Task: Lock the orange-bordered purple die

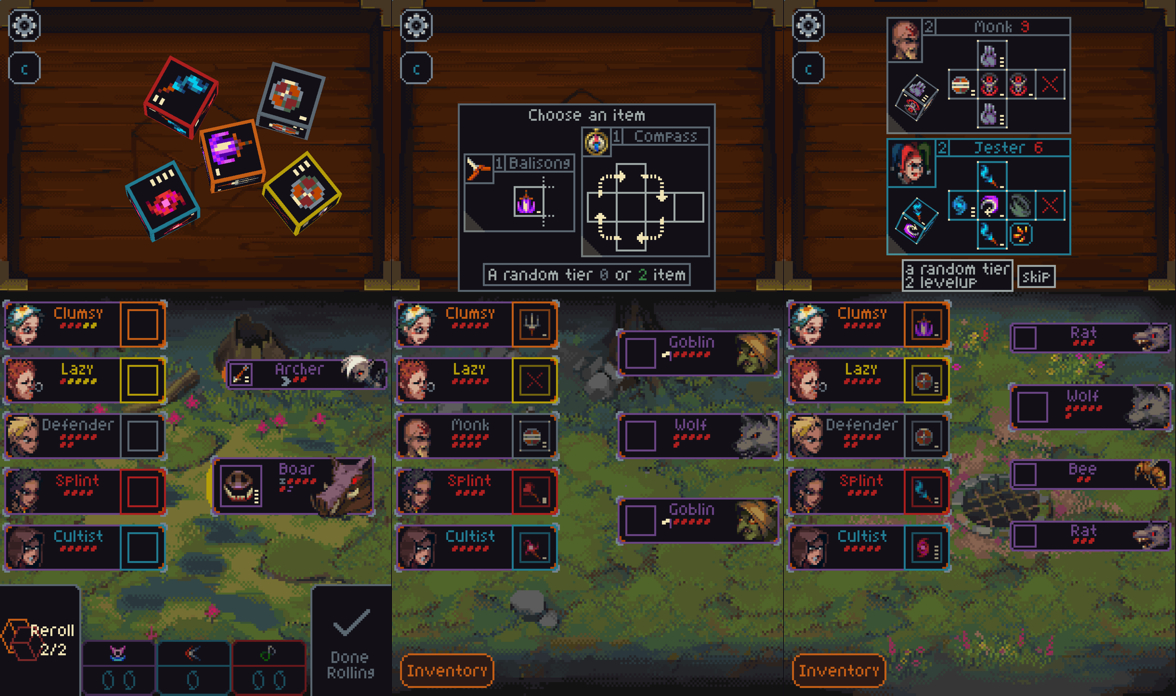Action: pos(232,155)
